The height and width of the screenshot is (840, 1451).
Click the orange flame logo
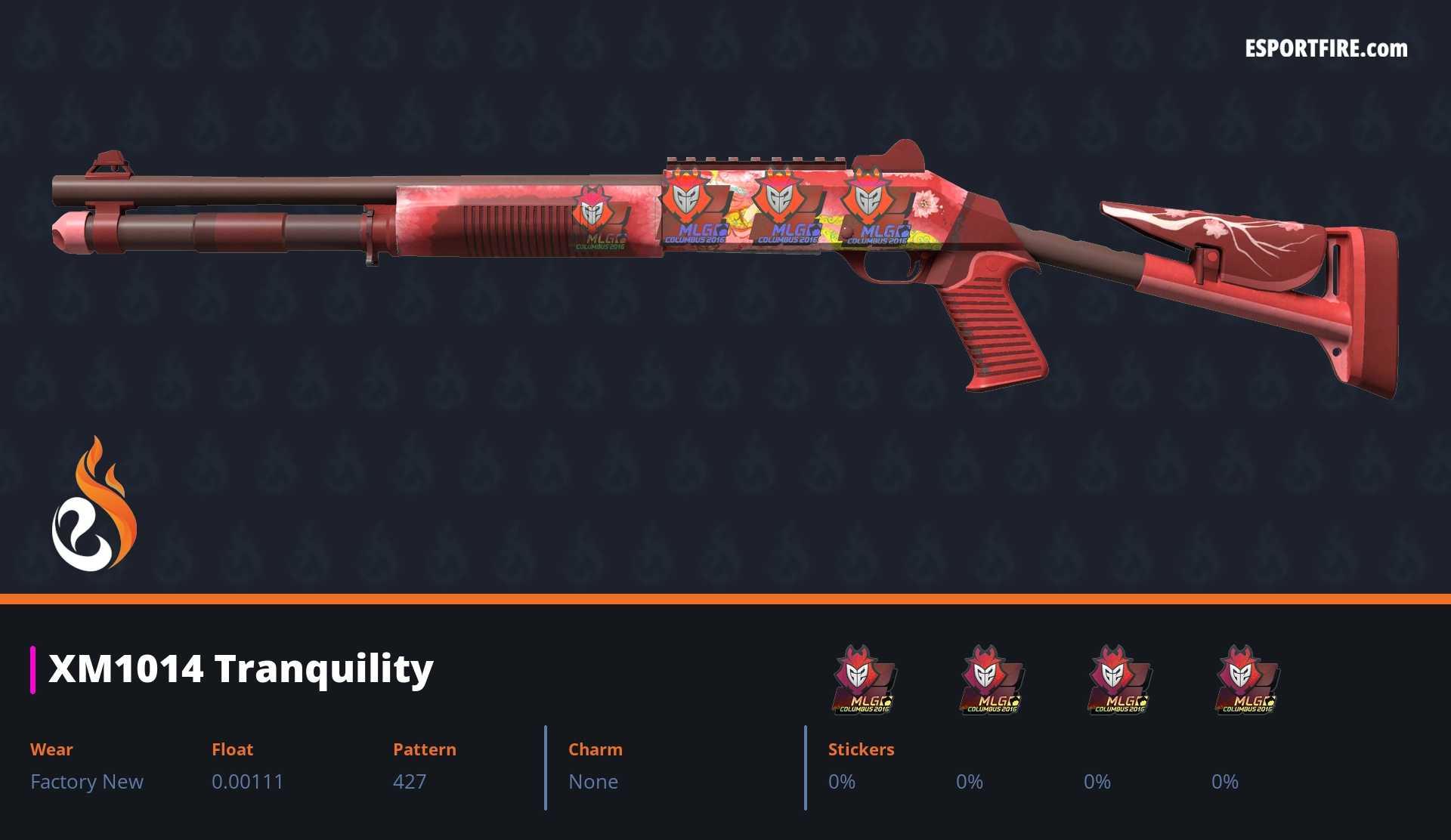coord(94,505)
